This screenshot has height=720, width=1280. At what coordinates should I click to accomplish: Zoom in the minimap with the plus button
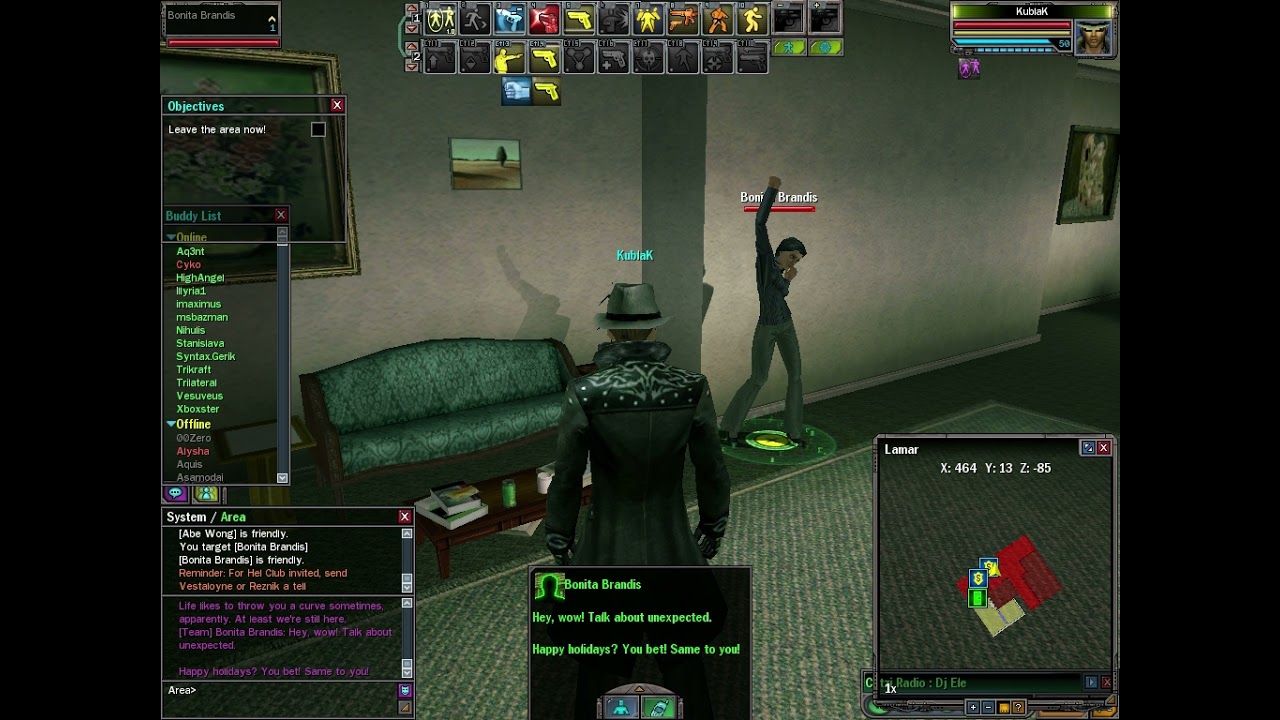[x=972, y=707]
